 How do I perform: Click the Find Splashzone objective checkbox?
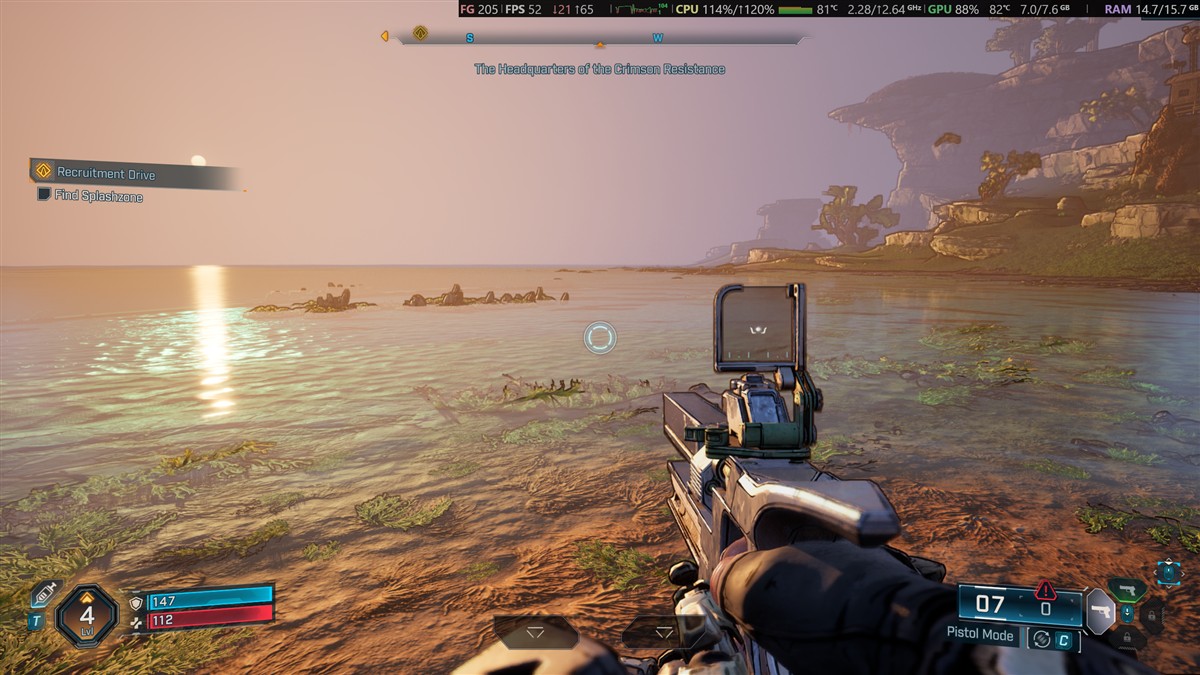coord(44,194)
